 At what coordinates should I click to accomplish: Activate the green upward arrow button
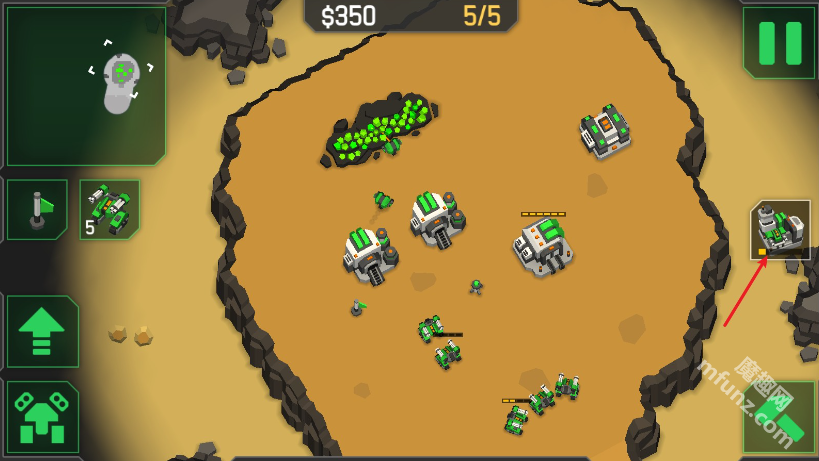[x=43, y=331]
